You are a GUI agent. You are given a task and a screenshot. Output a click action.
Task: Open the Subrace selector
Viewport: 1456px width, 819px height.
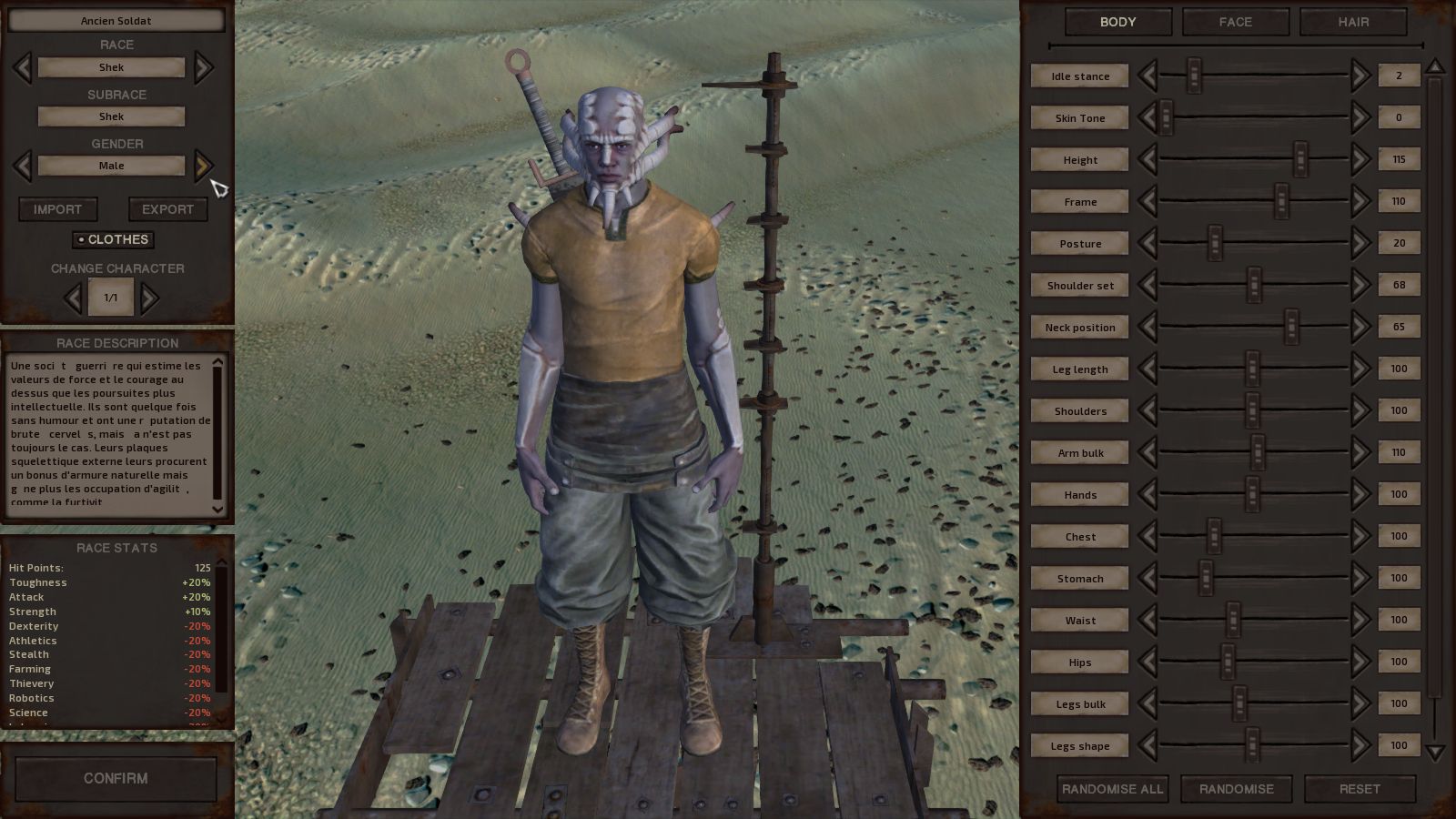click(x=111, y=116)
